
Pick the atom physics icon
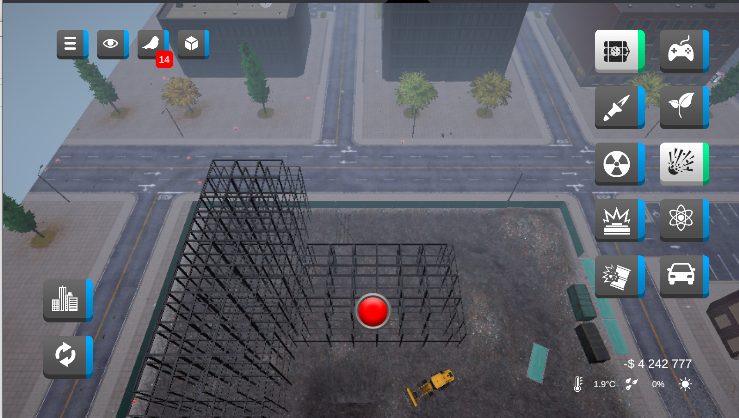coord(683,219)
